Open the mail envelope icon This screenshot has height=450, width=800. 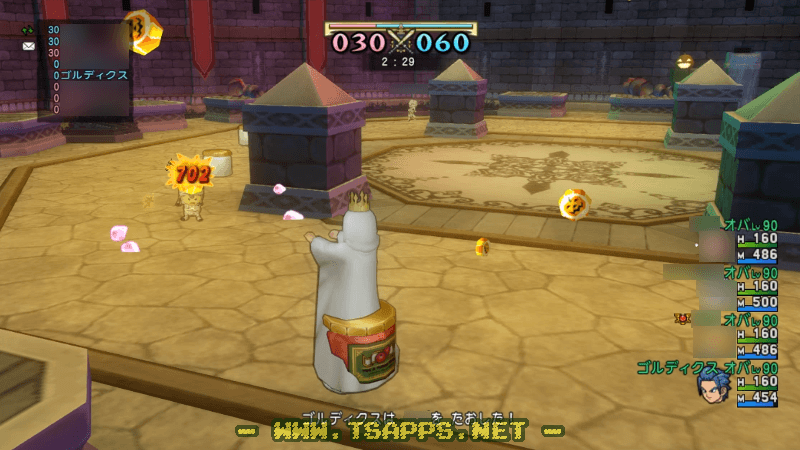pos(28,46)
